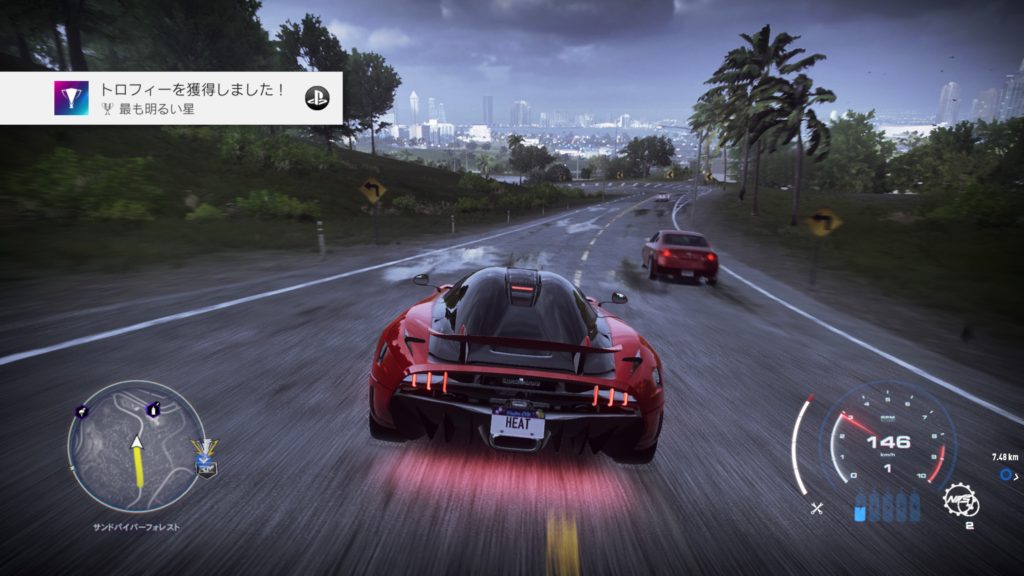Select the flamingo collectible marker on the minimap
This screenshot has height=576, width=1024.
tap(82, 410)
